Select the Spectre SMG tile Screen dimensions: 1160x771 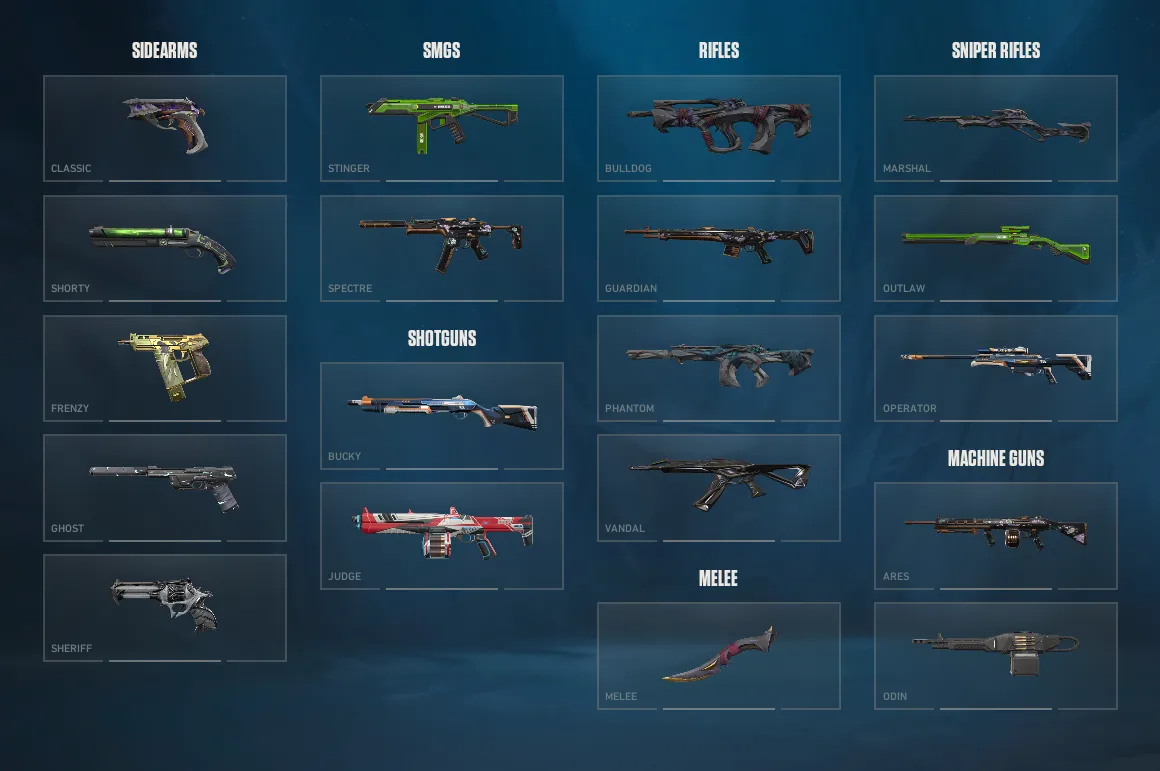tap(442, 248)
